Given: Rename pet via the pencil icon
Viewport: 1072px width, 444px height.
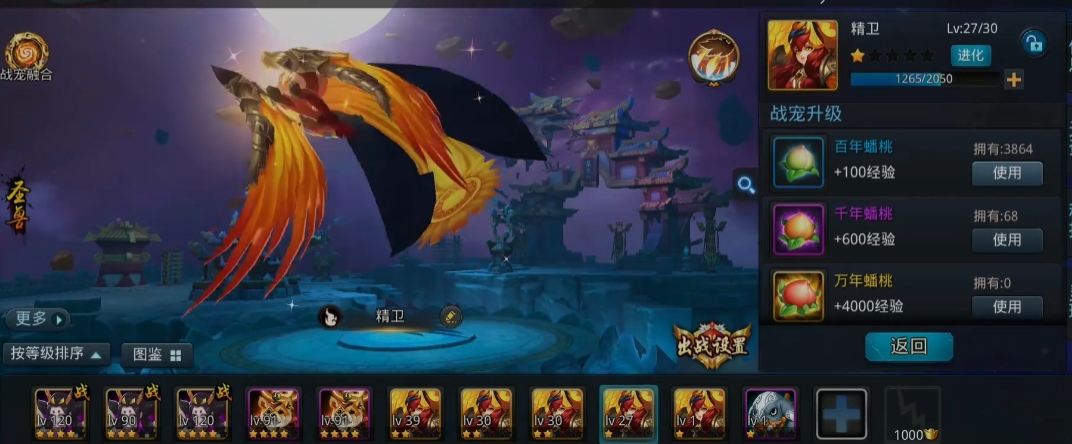Looking at the screenshot, I should click(451, 316).
